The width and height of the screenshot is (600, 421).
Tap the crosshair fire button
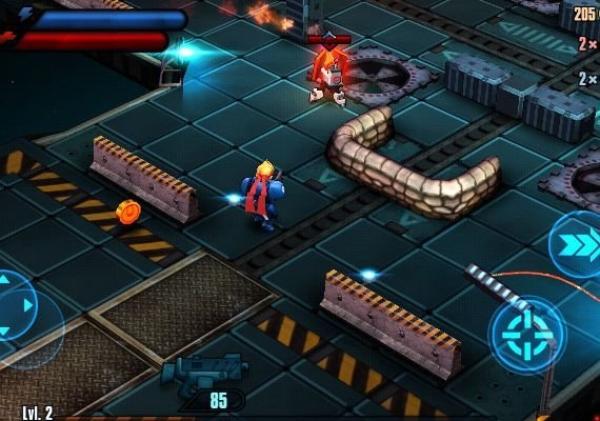(x=526, y=334)
